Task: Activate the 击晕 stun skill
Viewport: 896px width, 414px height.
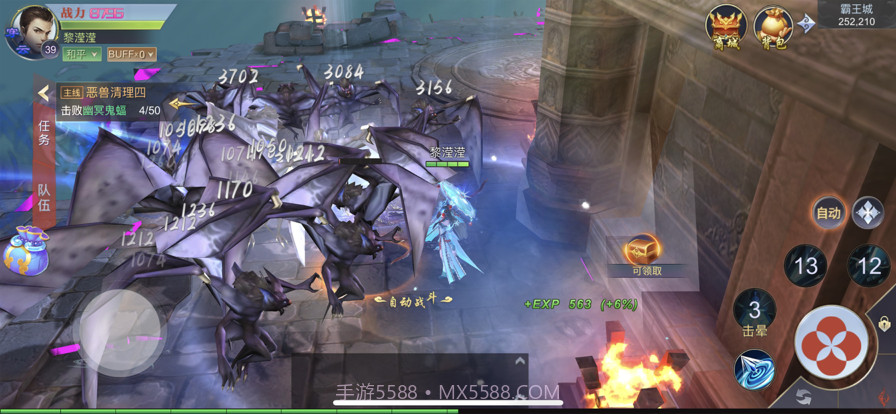Action: click(755, 311)
